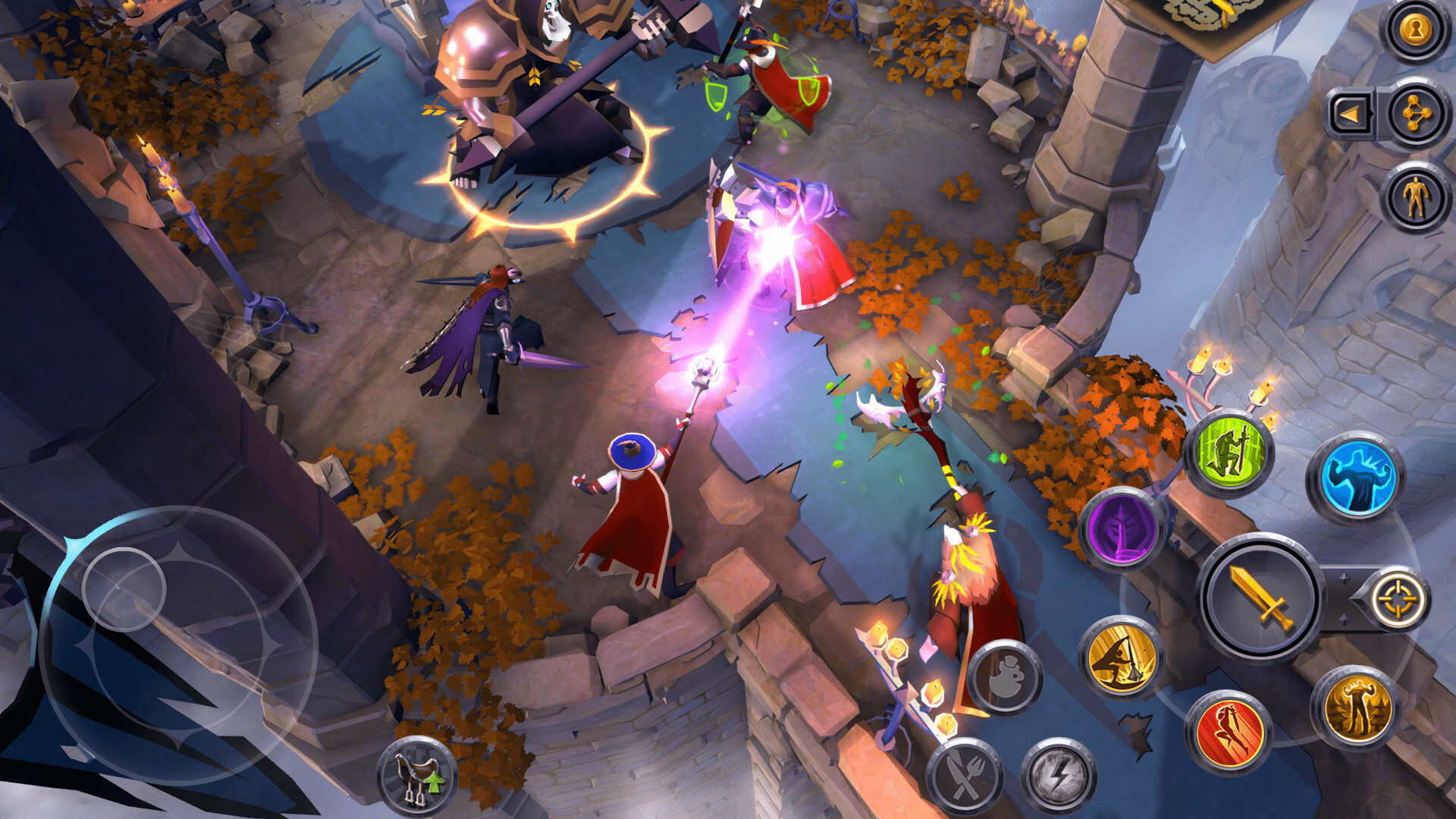This screenshot has height=819, width=1456.
Task: Tap the small arrow above the target reticle
Action: (1345, 579)
